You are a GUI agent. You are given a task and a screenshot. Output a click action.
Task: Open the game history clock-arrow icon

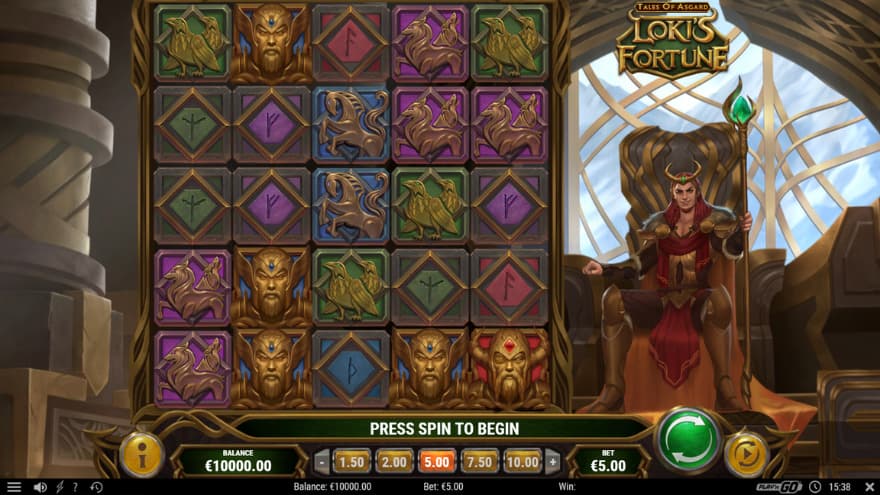click(x=96, y=487)
